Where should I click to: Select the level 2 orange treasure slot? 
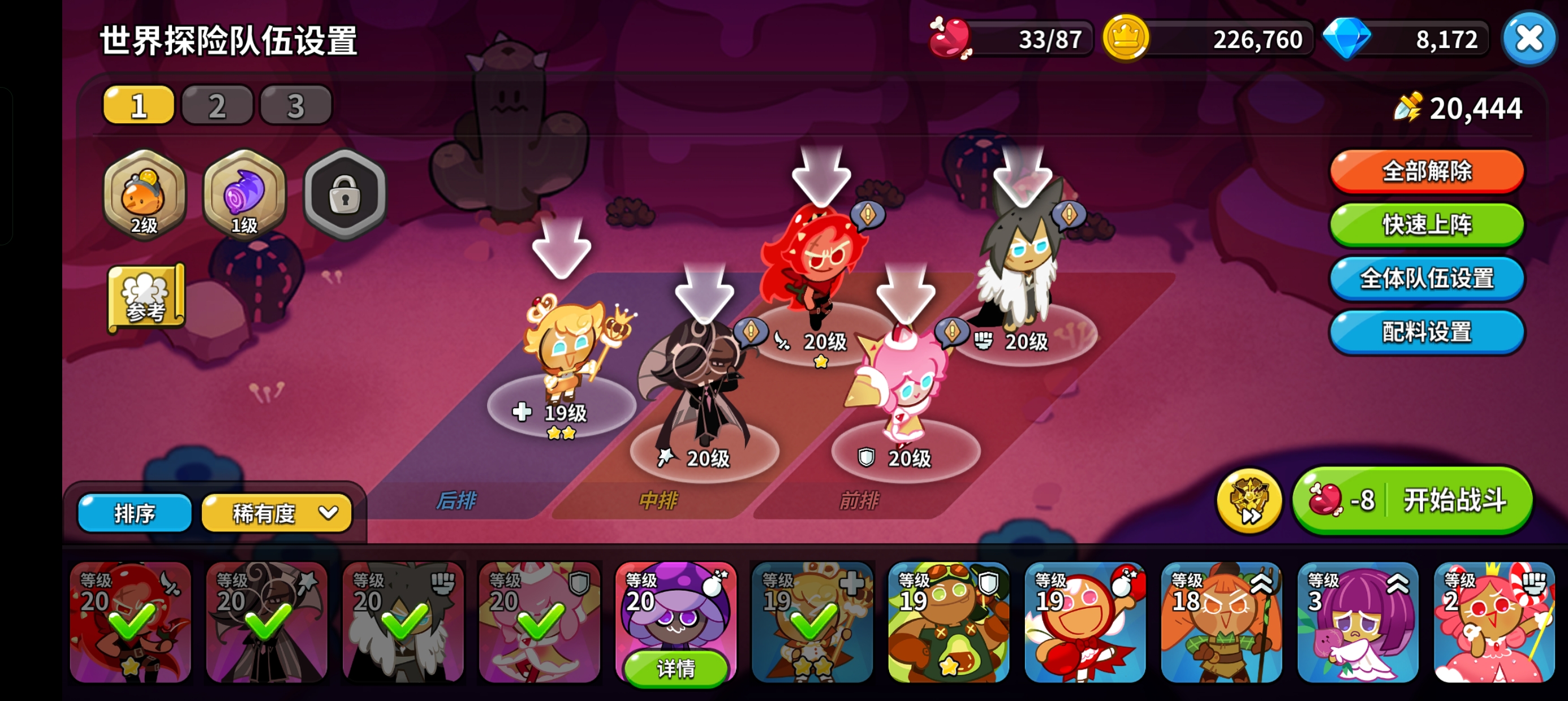pos(144,194)
